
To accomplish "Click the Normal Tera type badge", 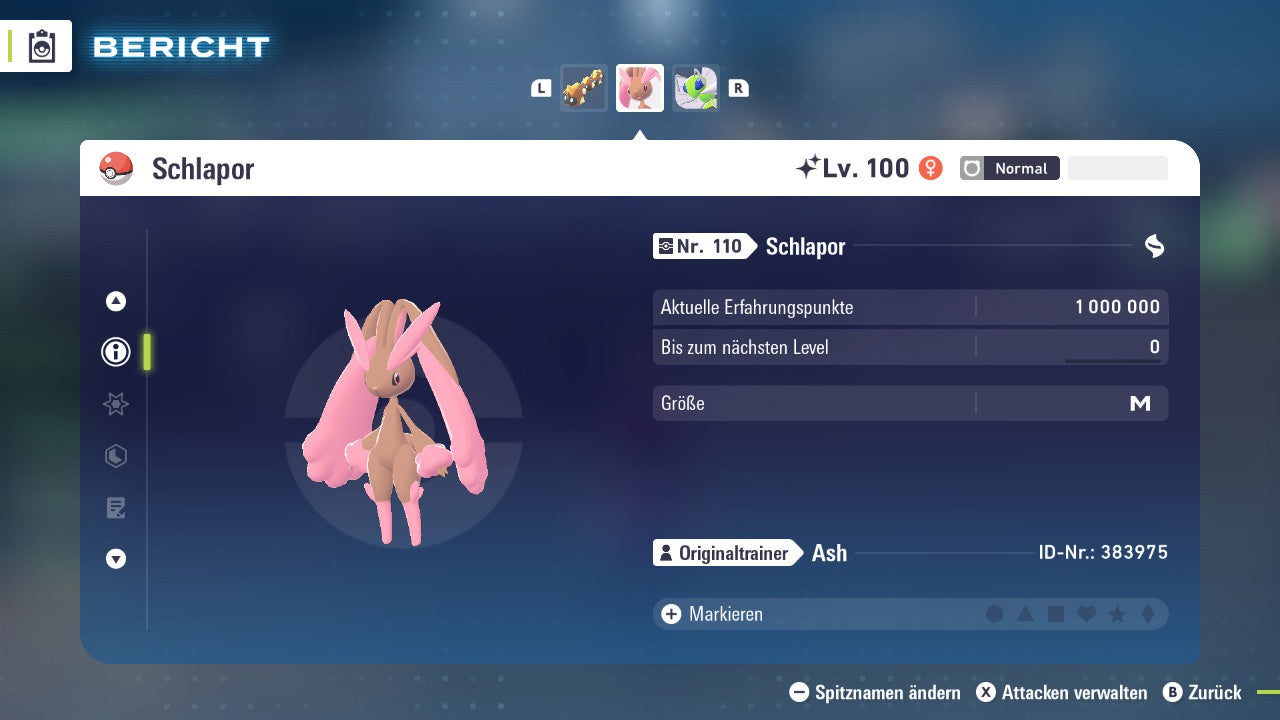I will coord(1009,168).
